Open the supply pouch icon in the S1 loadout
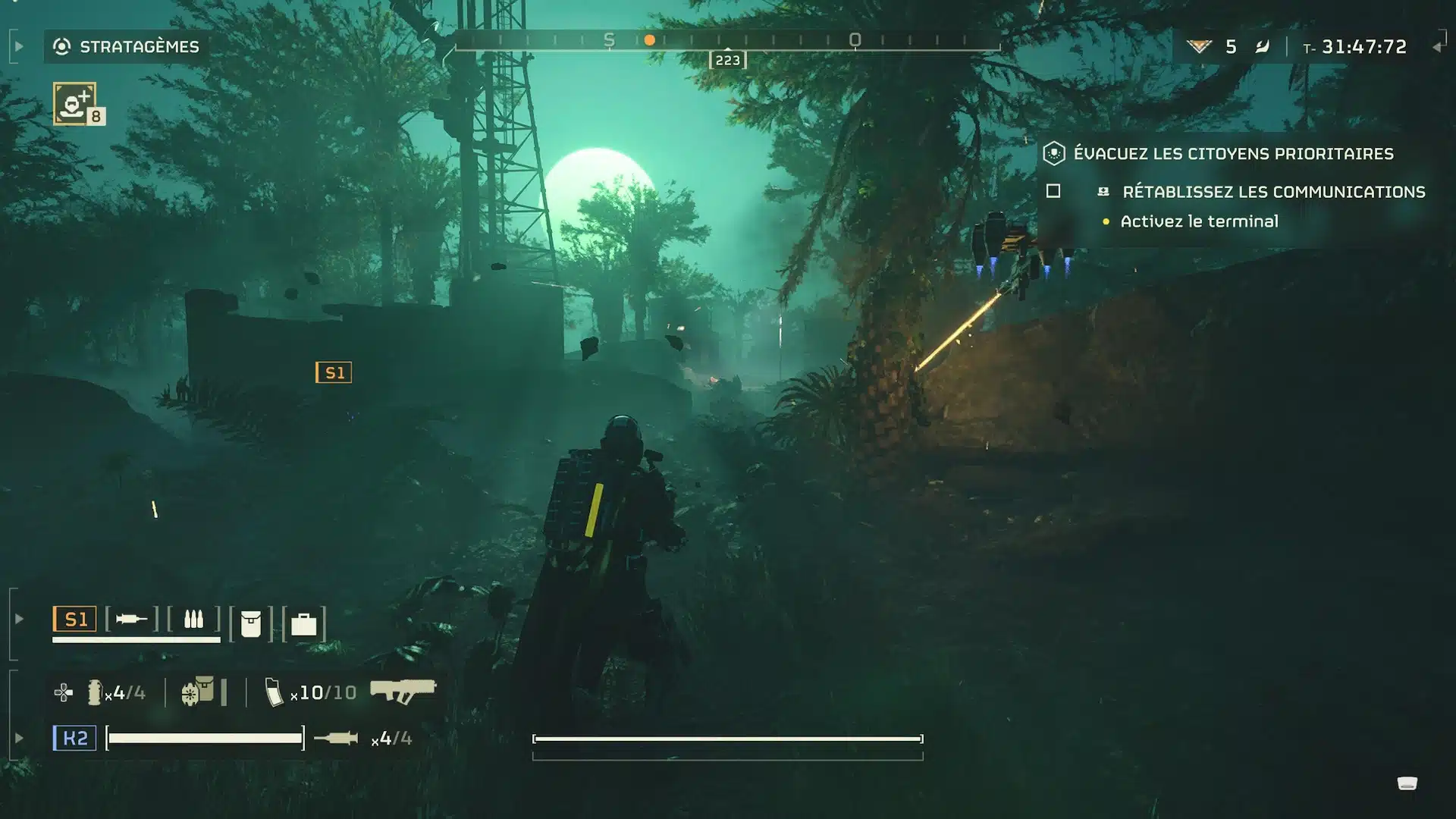The width and height of the screenshot is (1456, 819). (253, 622)
